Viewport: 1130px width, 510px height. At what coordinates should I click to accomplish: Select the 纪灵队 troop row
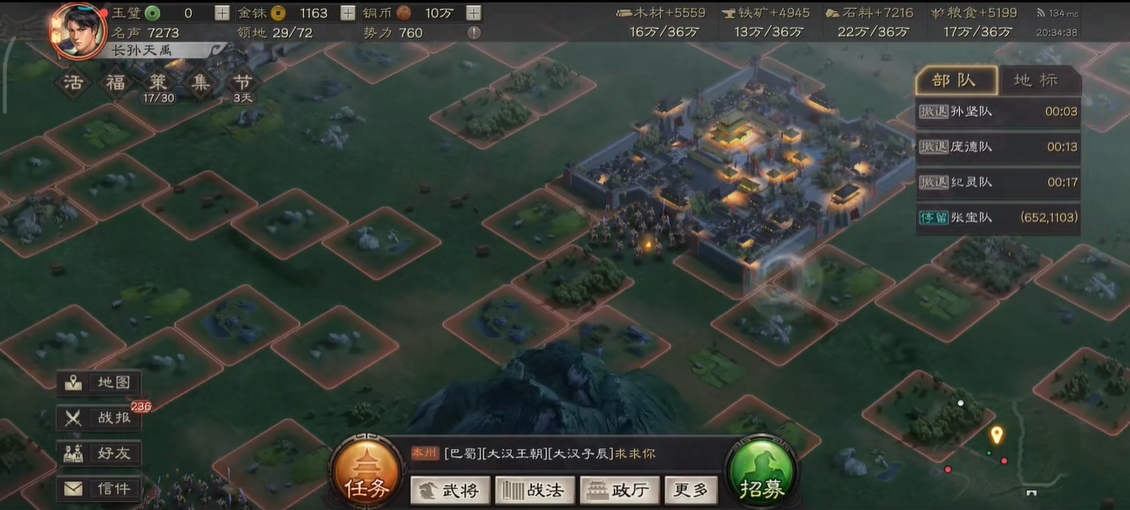click(x=998, y=182)
